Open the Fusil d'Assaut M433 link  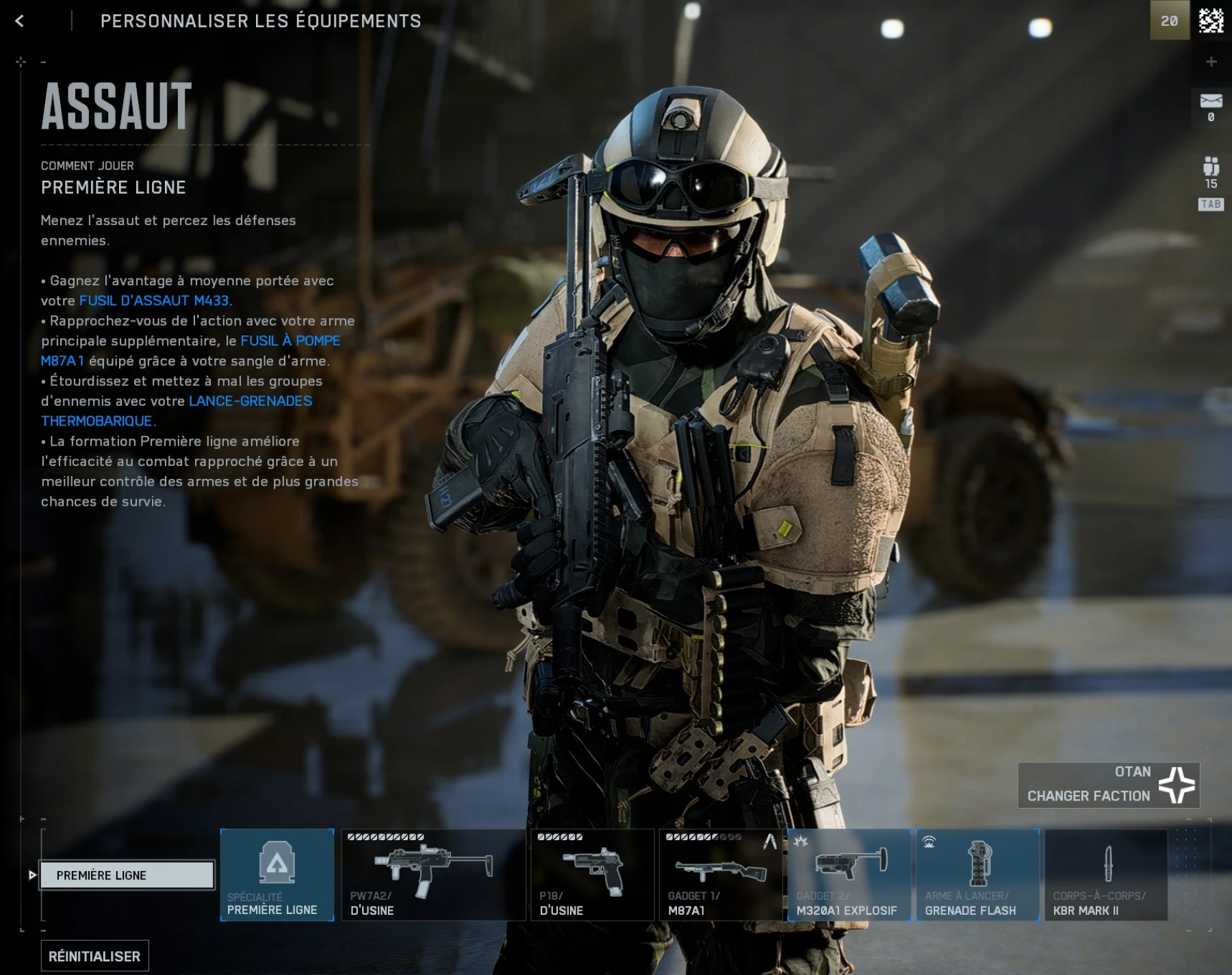point(156,299)
